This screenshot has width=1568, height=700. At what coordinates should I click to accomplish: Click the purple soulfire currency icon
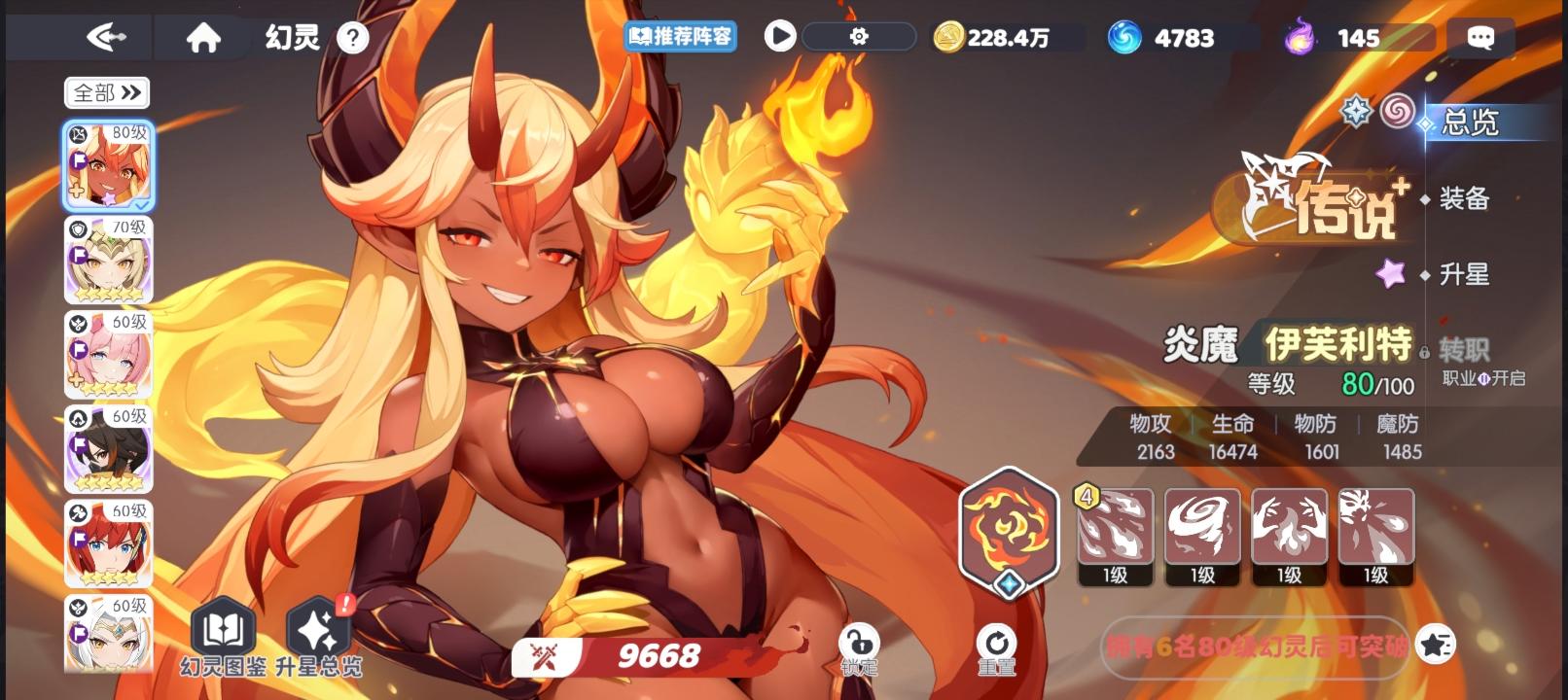coord(1299,37)
